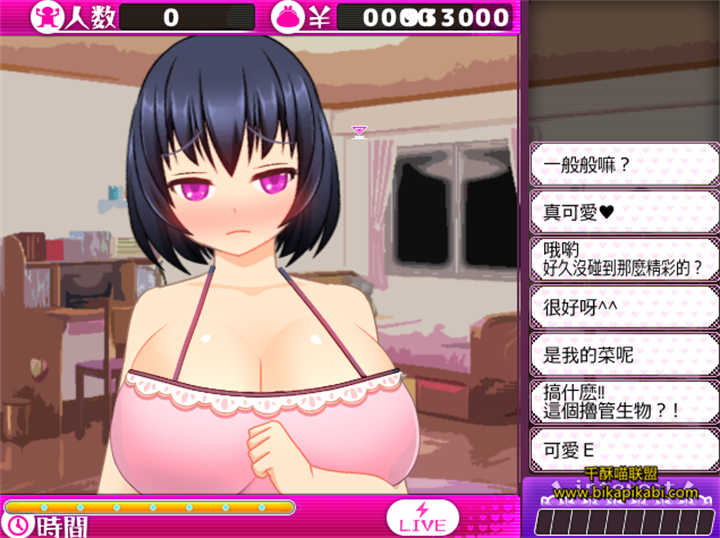Choose the "真可愛♥" comment bubble
The height and width of the screenshot is (538, 720).
pos(624,211)
